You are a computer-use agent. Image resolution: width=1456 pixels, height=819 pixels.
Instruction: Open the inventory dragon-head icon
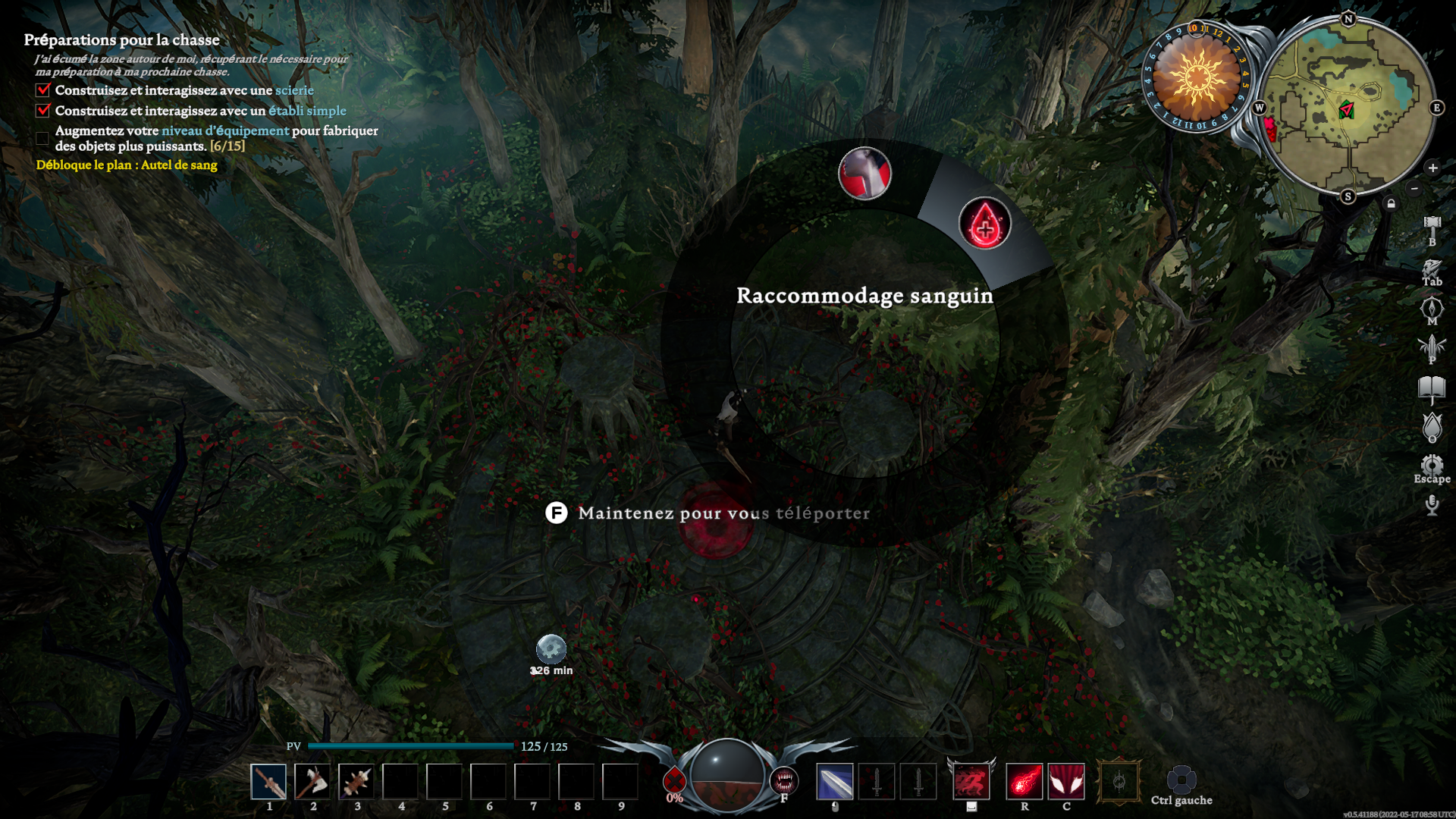click(1432, 268)
